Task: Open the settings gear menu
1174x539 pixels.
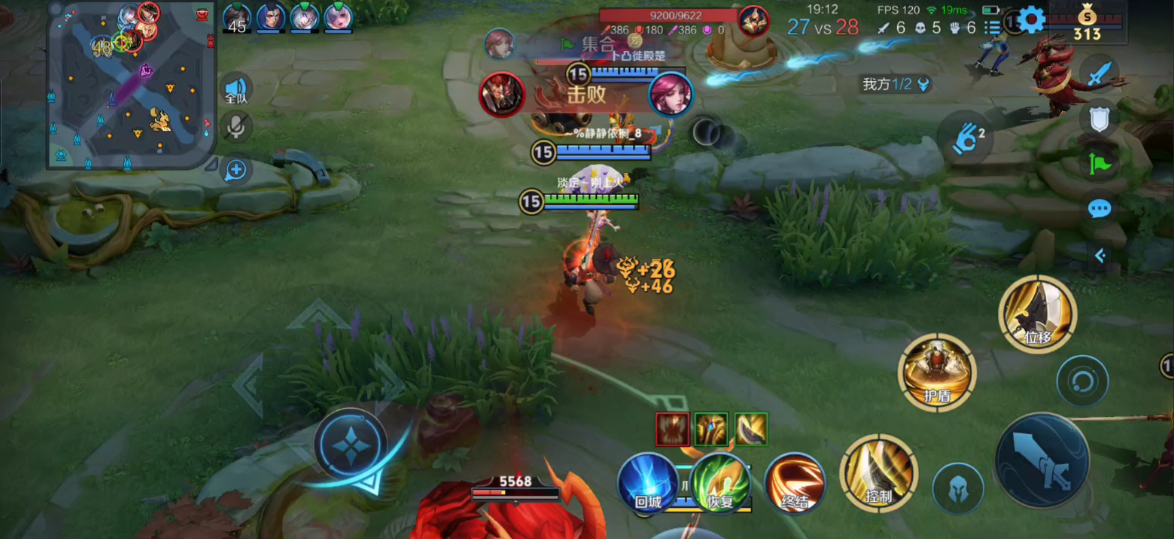Action: coord(1031,19)
